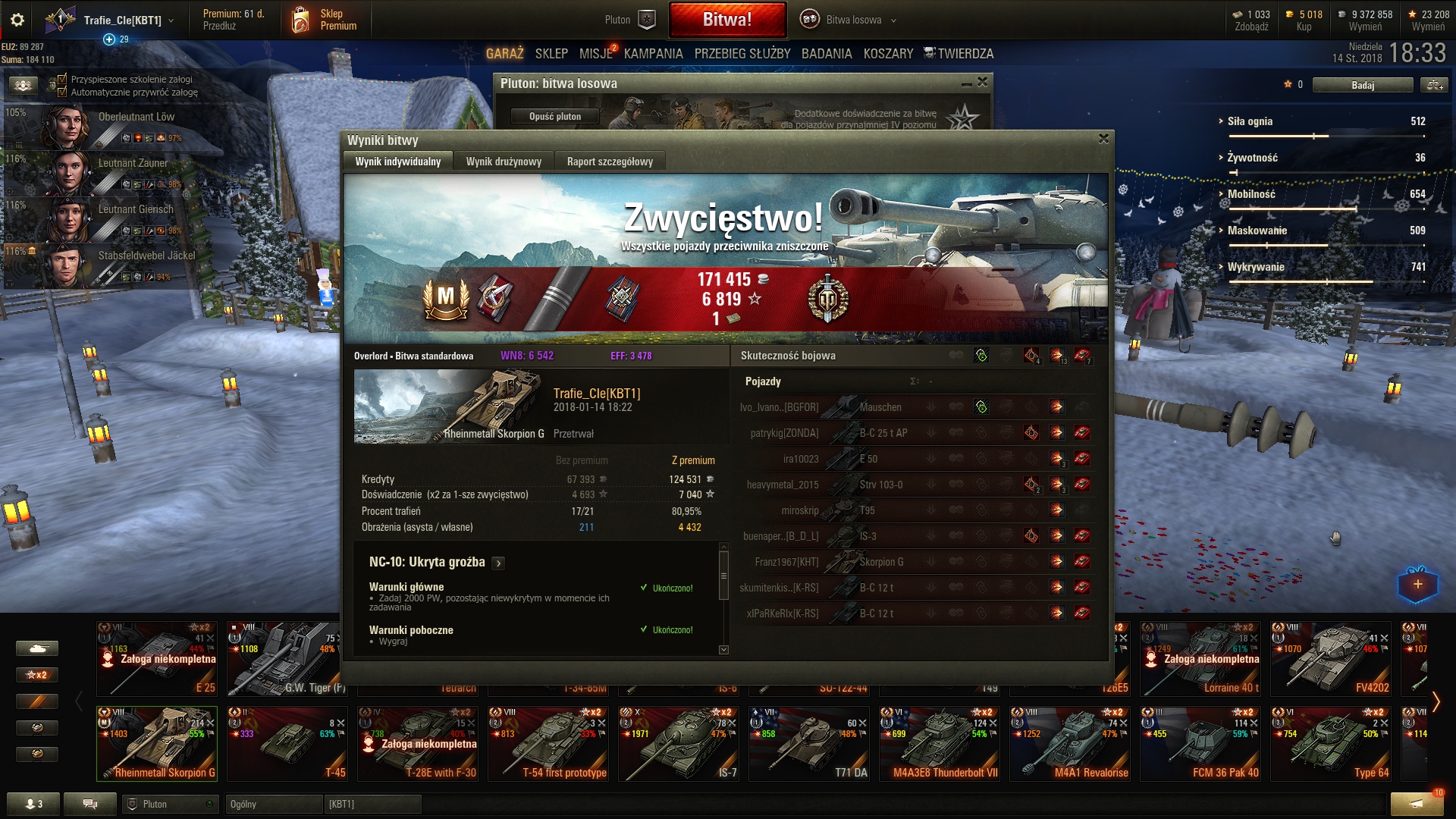Screen dimensions: 1456x819
Task: Open the KOSZARY barracks
Action: pyautogui.click(x=888, y=54)
